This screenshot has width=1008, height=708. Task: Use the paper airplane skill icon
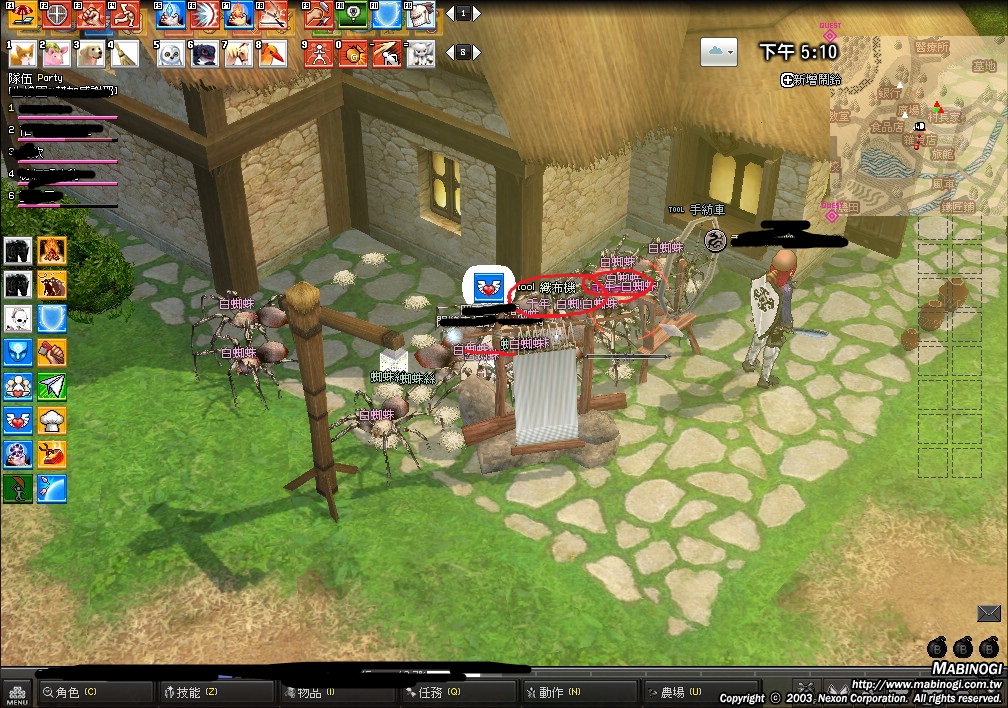pos(52,386)
